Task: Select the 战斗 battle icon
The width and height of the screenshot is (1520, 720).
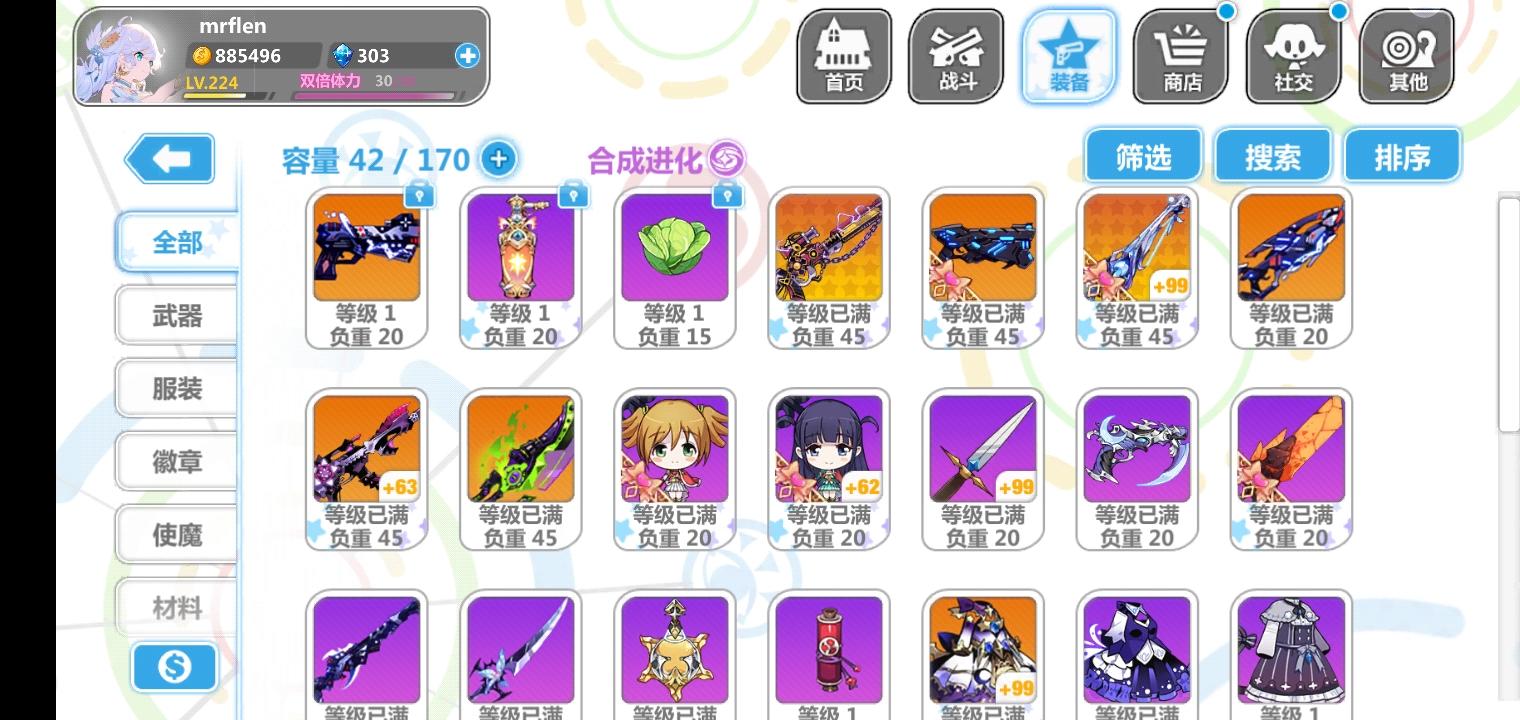Action: [x=956, y=55]
